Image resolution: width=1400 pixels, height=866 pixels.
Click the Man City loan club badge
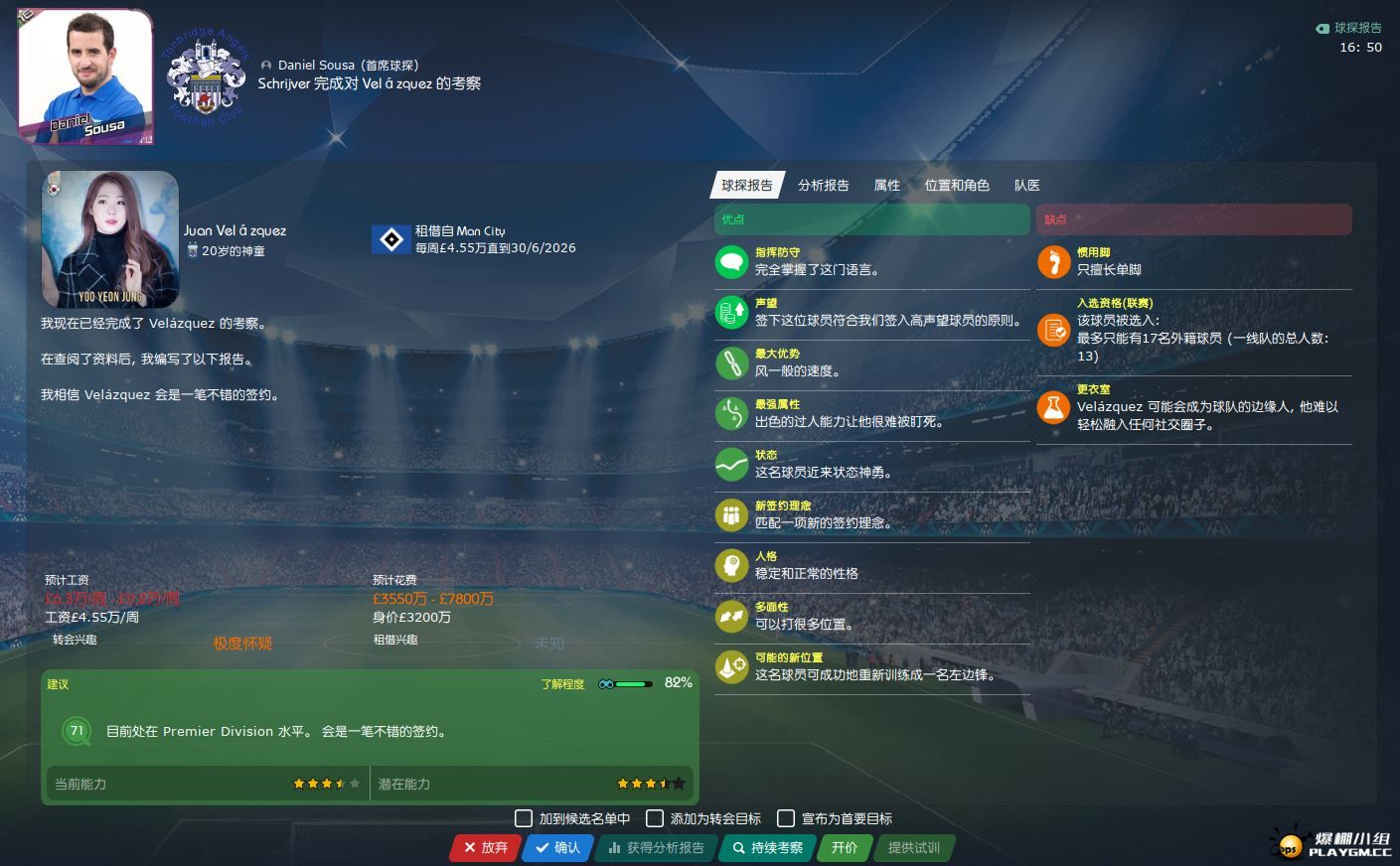tap(391, 239)
